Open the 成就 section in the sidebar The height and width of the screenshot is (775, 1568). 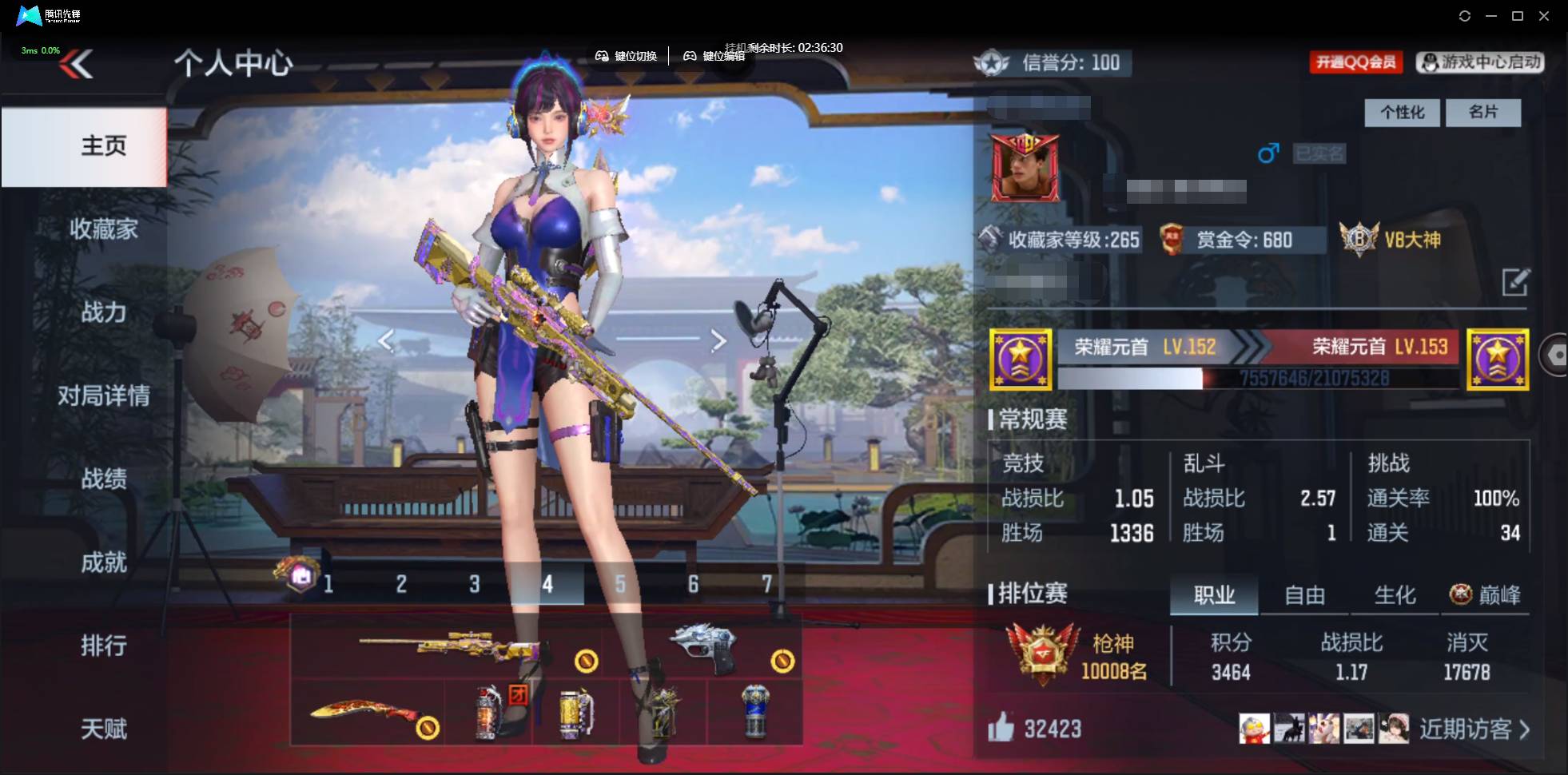[x=103, y=563]
